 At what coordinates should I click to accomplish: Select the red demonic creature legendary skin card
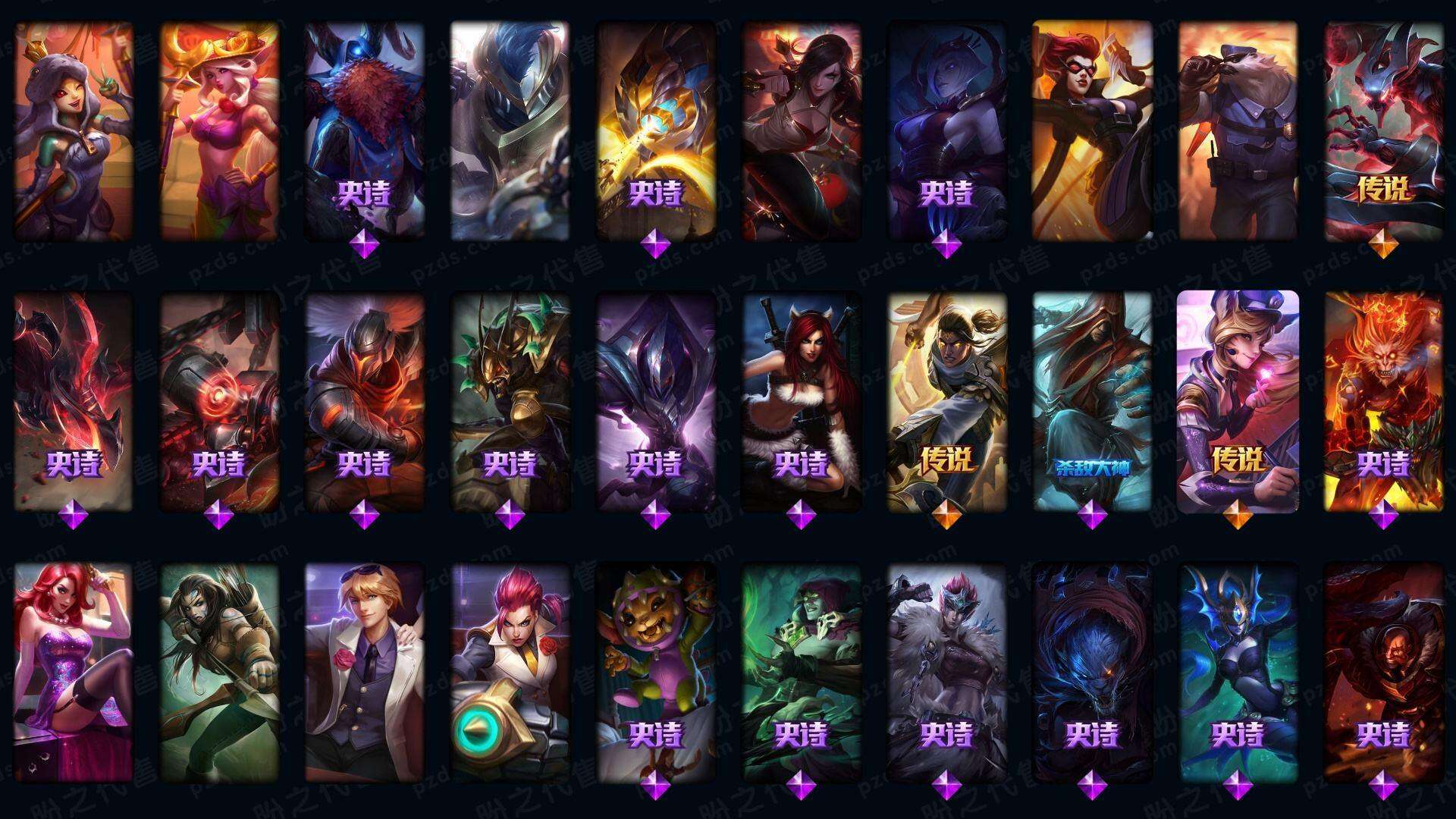pos(1383,130)
